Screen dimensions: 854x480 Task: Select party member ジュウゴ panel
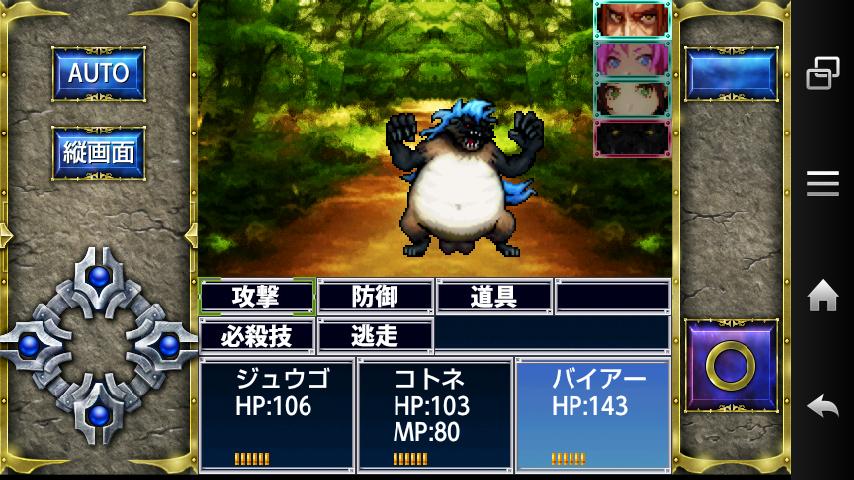coord(277,414)
